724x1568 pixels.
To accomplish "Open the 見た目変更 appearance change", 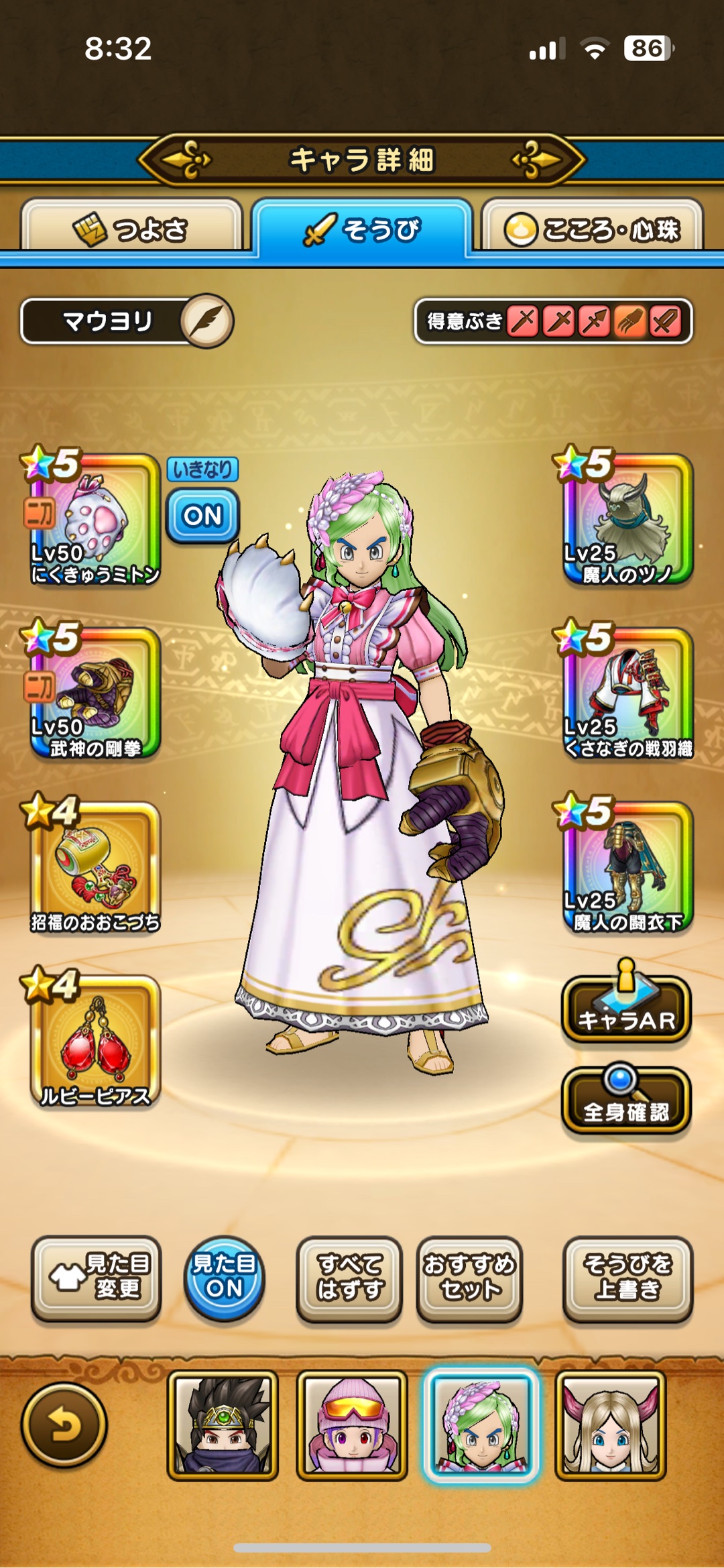I will pos(96,1278).
